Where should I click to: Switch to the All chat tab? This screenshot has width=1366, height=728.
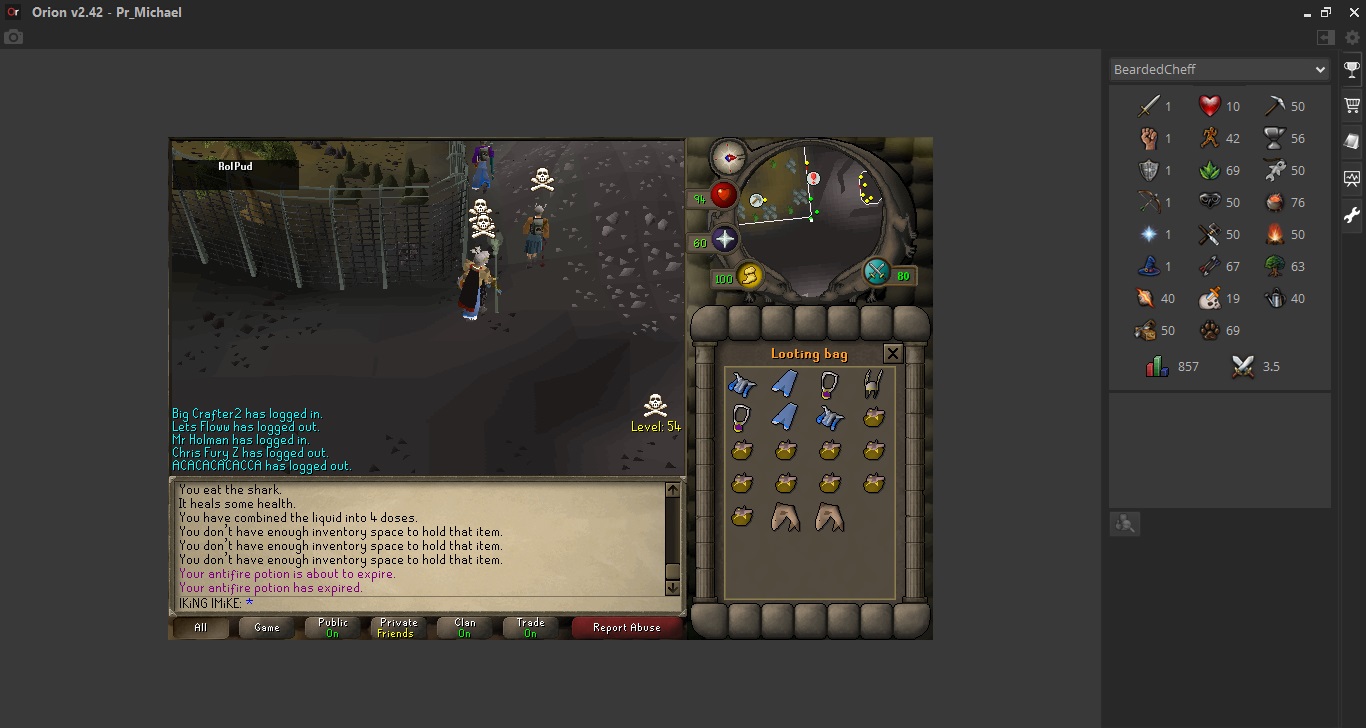(201, 628)
